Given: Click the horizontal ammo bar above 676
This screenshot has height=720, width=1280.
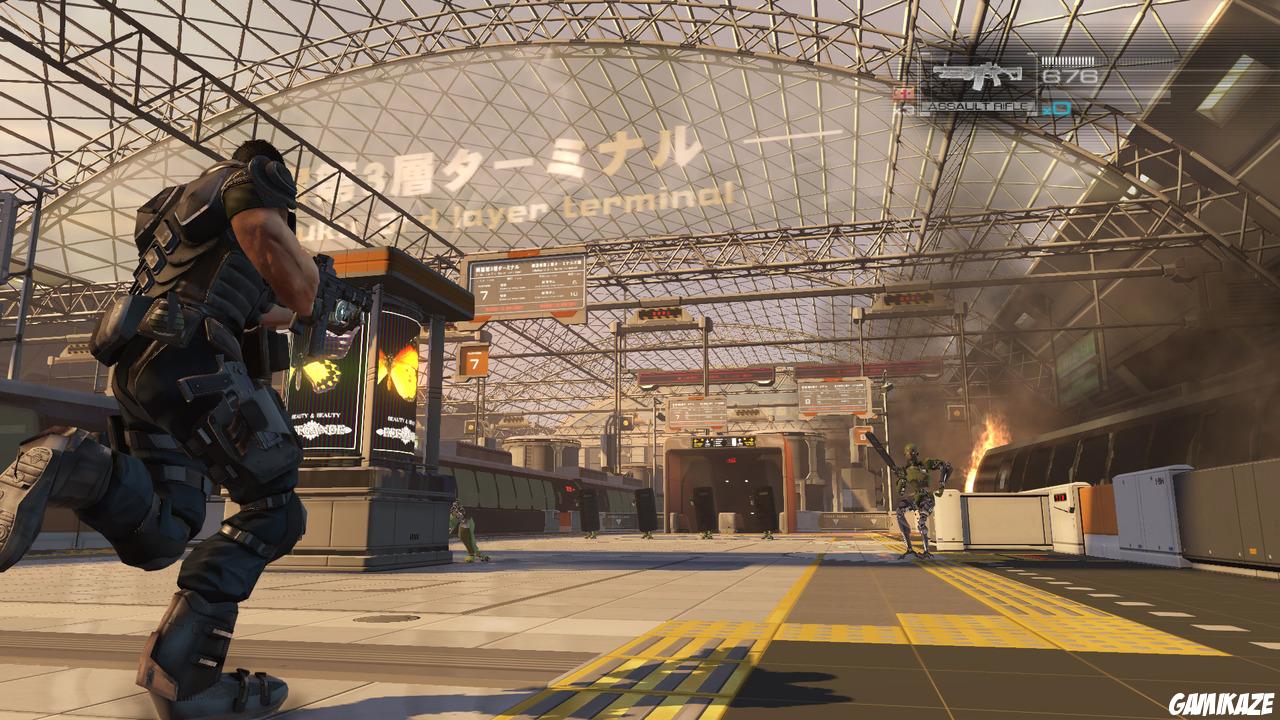Looking at the screenshot, I should click(1070, 59).
